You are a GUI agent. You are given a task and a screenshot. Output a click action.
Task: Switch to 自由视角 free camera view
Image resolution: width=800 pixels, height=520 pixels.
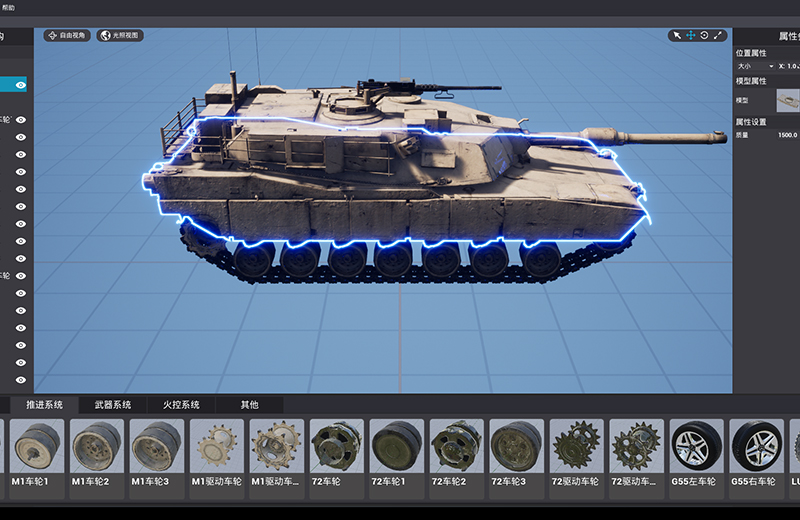tap(67, 35)
